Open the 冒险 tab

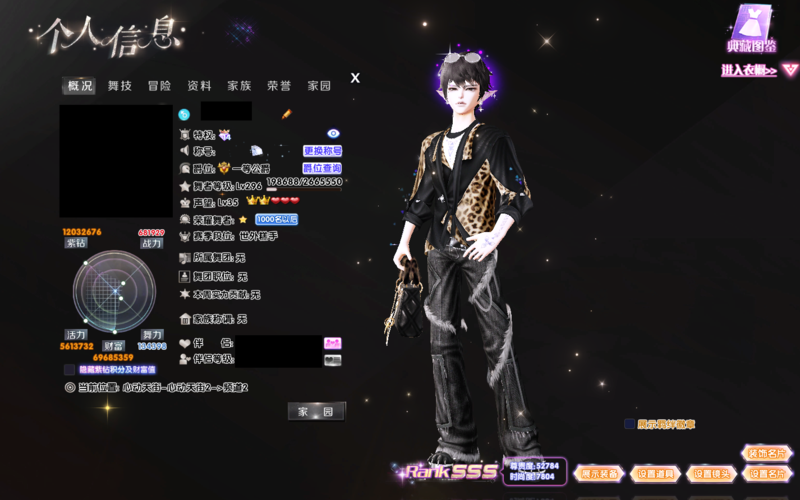[160, 86]
